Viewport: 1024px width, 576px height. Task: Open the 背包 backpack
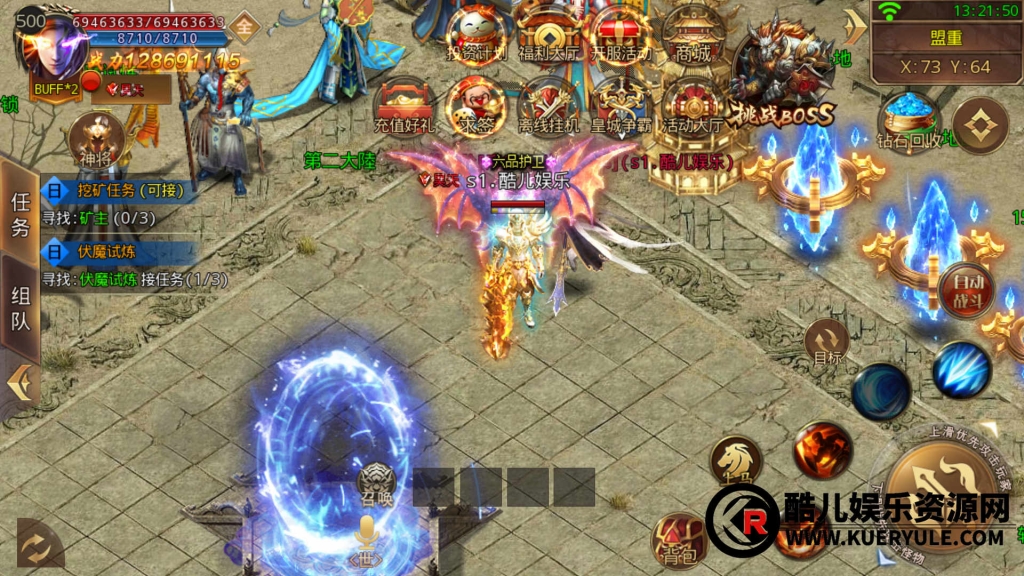(x=679, y=540)
